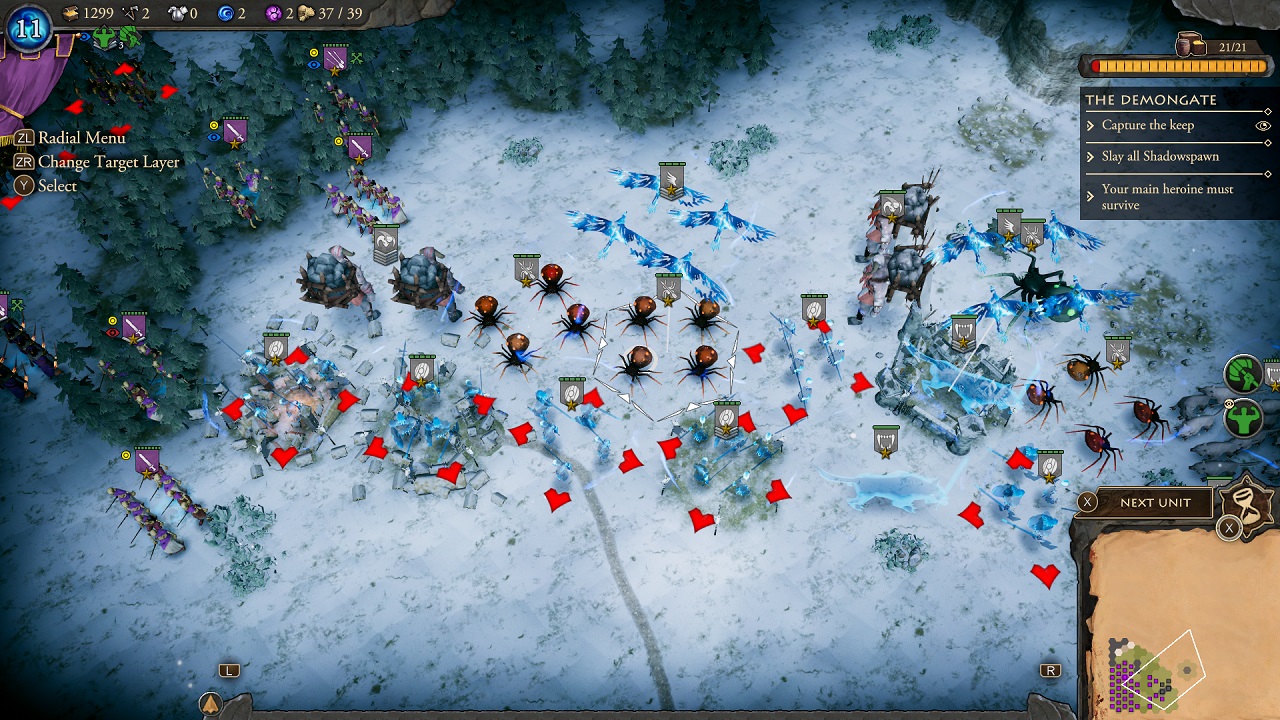
Task: Toggle visibility eye on Capture the keep objective
Action: point(1263,125)
